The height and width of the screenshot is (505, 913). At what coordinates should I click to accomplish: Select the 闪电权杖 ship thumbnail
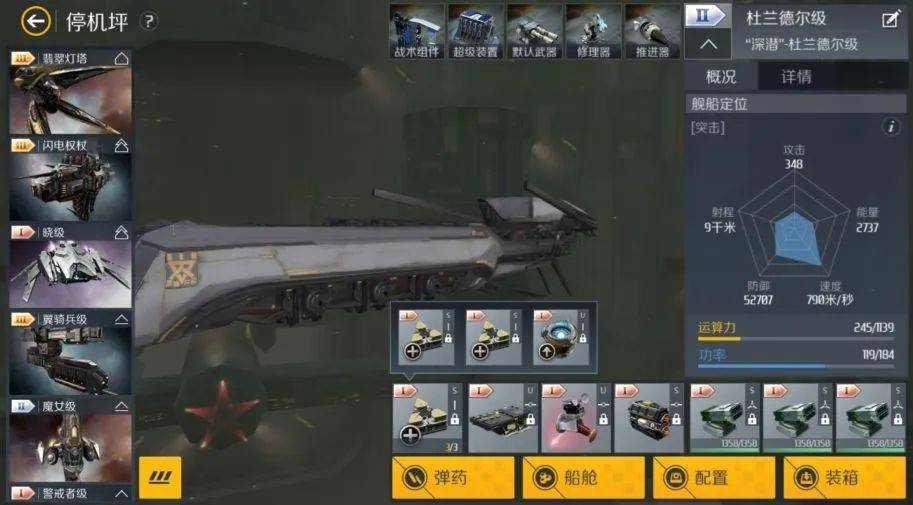click(70, 182)
